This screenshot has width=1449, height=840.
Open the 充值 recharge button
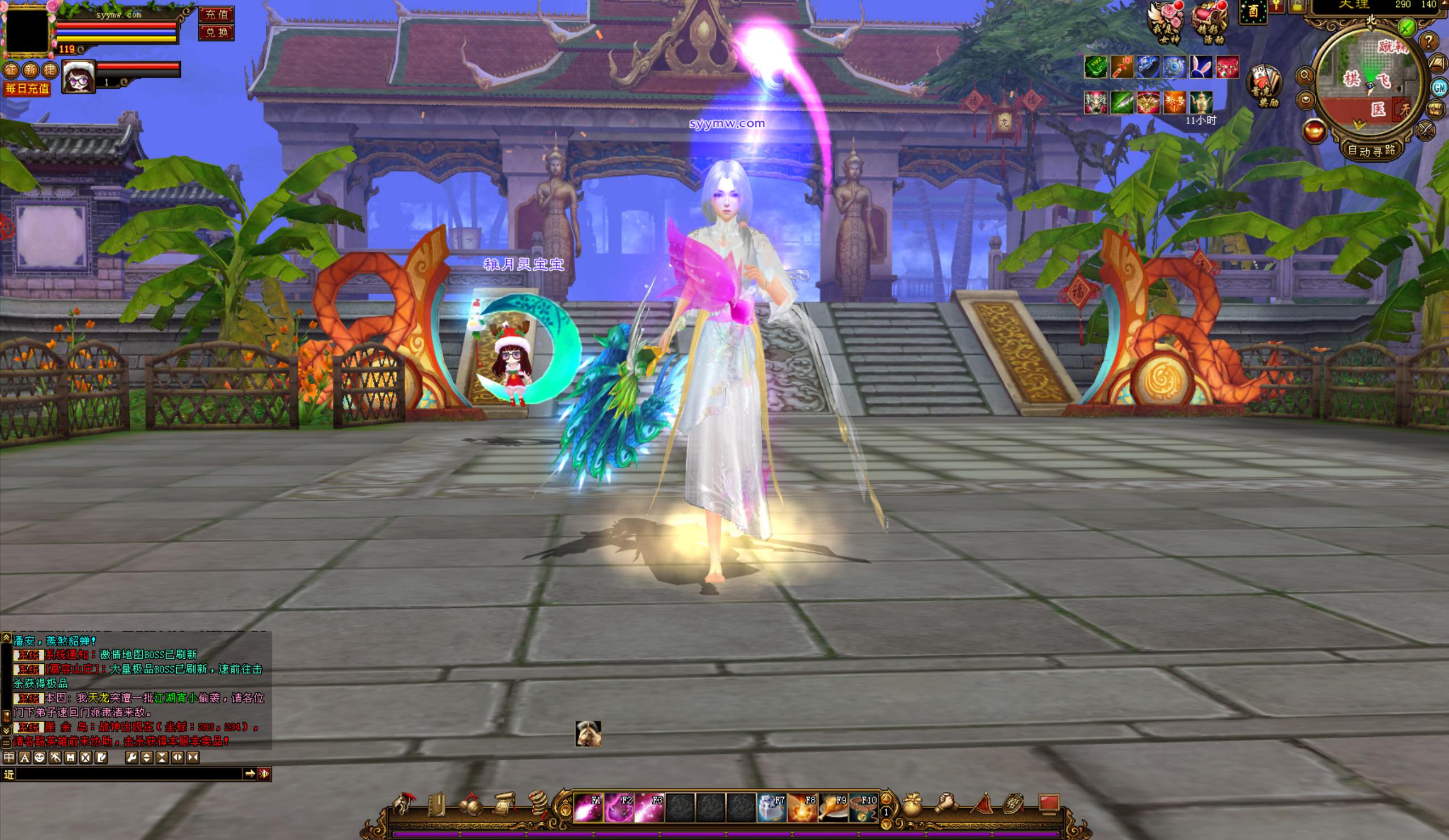tap(216, 14)
